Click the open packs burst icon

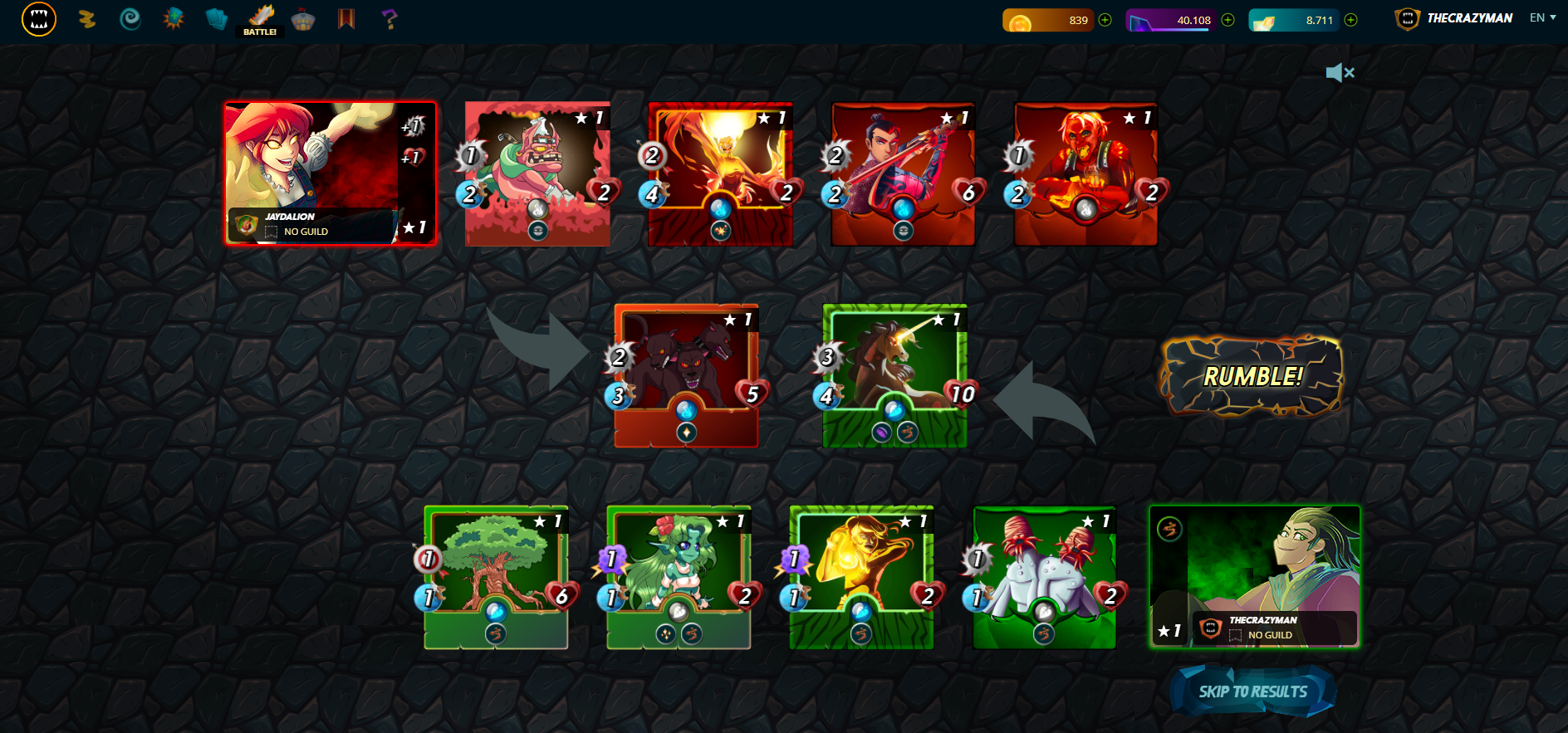click(173, 18)
